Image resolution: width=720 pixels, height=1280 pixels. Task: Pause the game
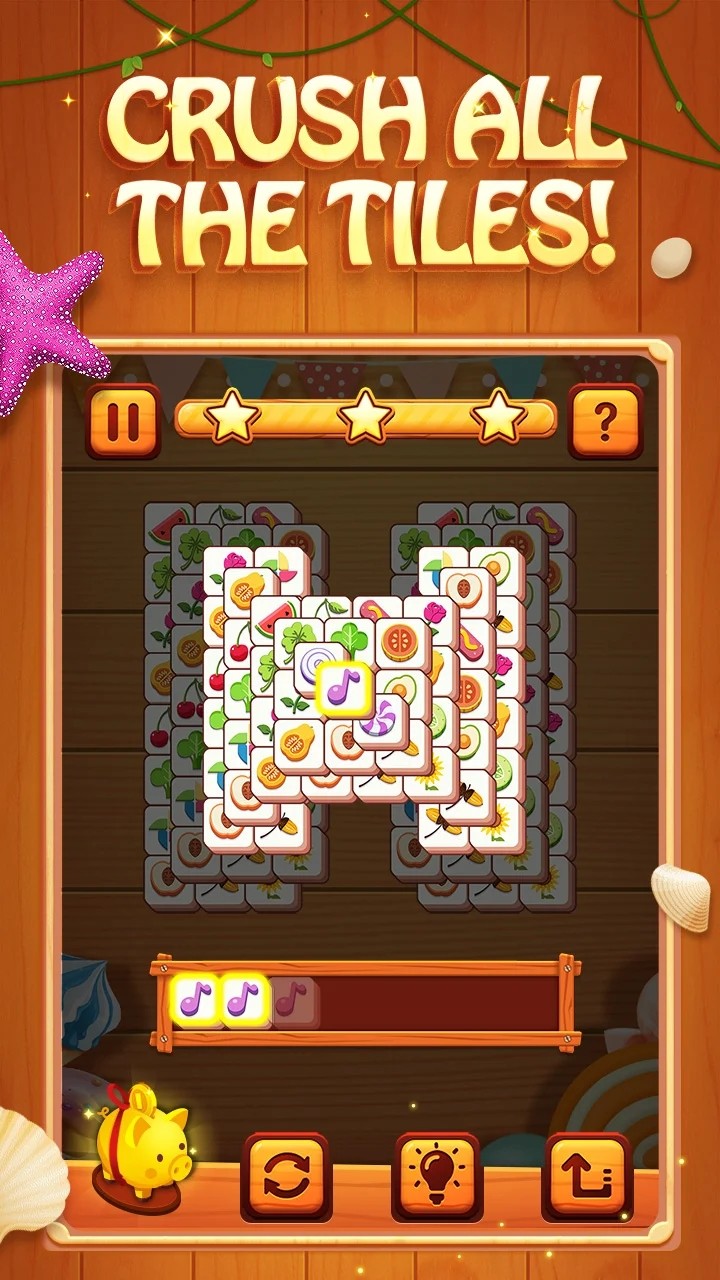pos(124,421)
